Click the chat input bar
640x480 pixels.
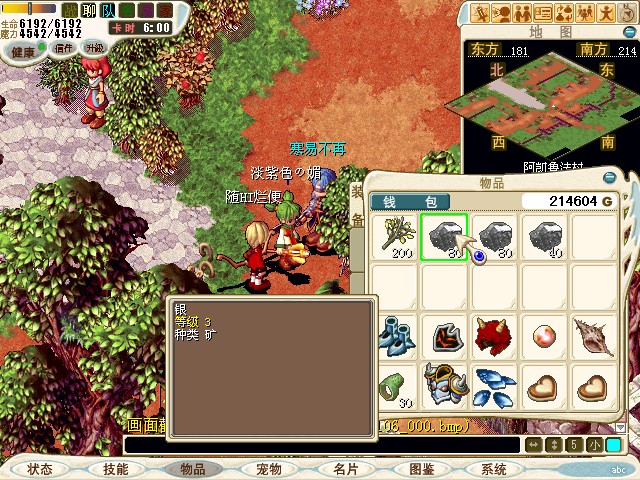320,444
